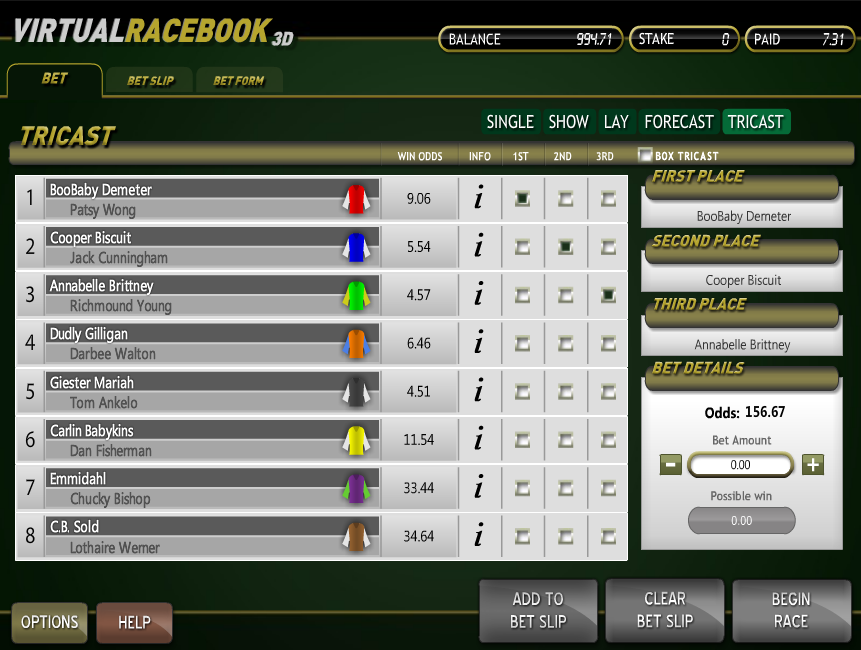Select the Single bet type

click(510, 122)
